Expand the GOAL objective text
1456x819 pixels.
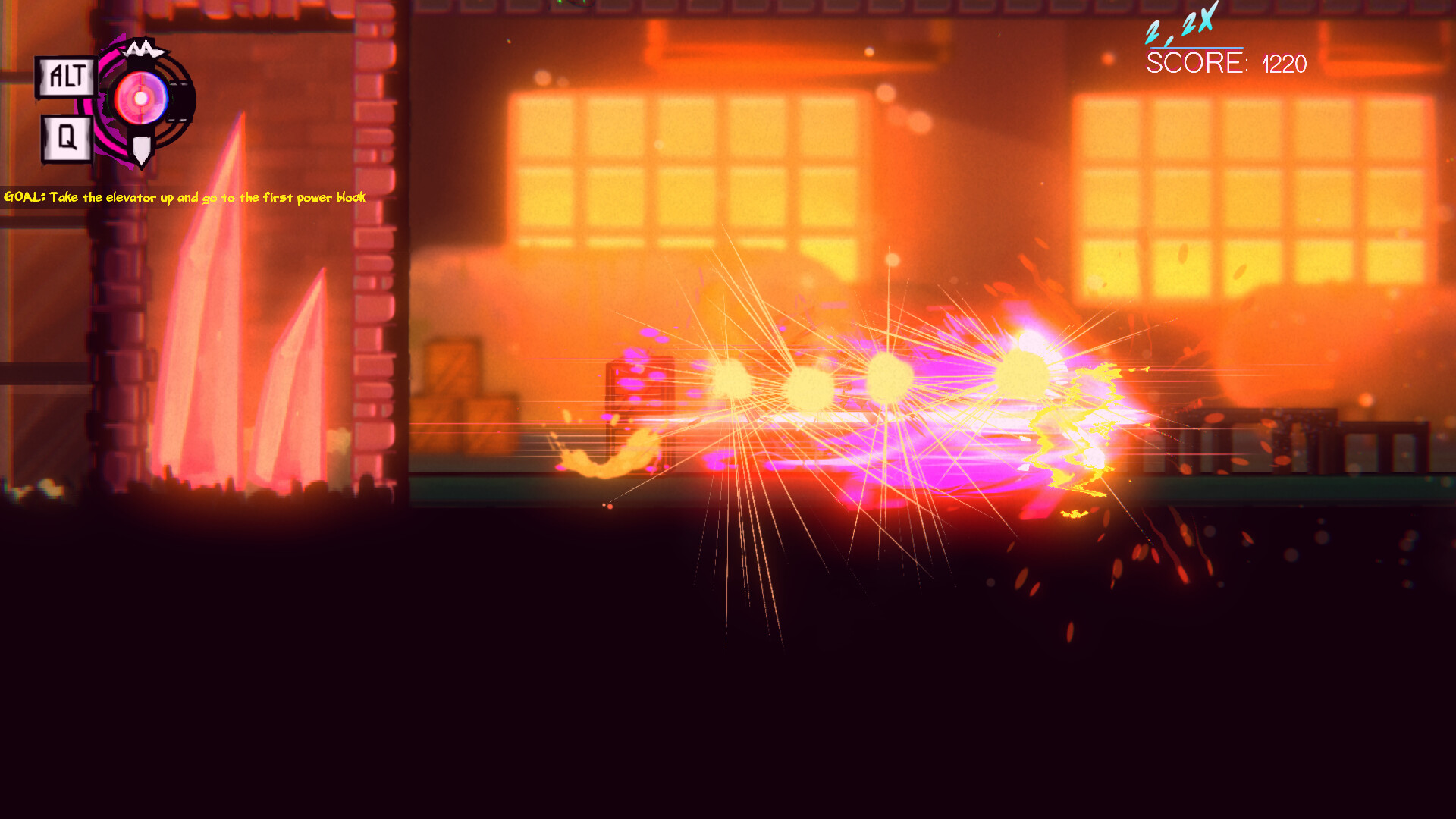184,197
